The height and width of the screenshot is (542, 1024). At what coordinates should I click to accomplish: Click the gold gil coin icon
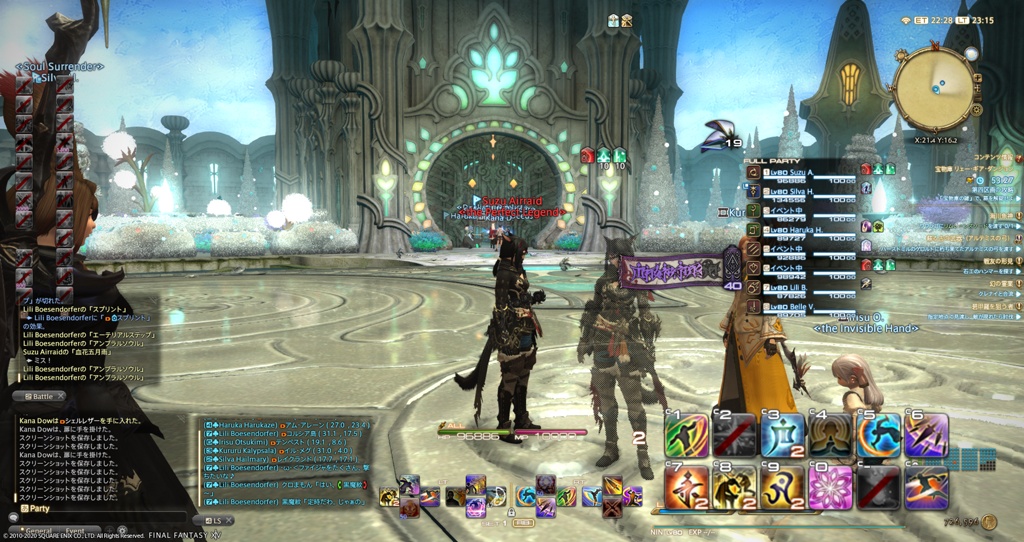[x=989, y=522]
